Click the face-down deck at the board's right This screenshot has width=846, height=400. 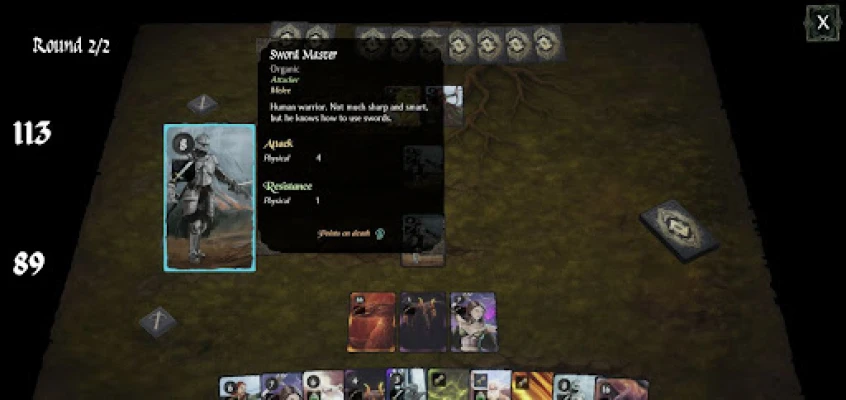[679, 231]
